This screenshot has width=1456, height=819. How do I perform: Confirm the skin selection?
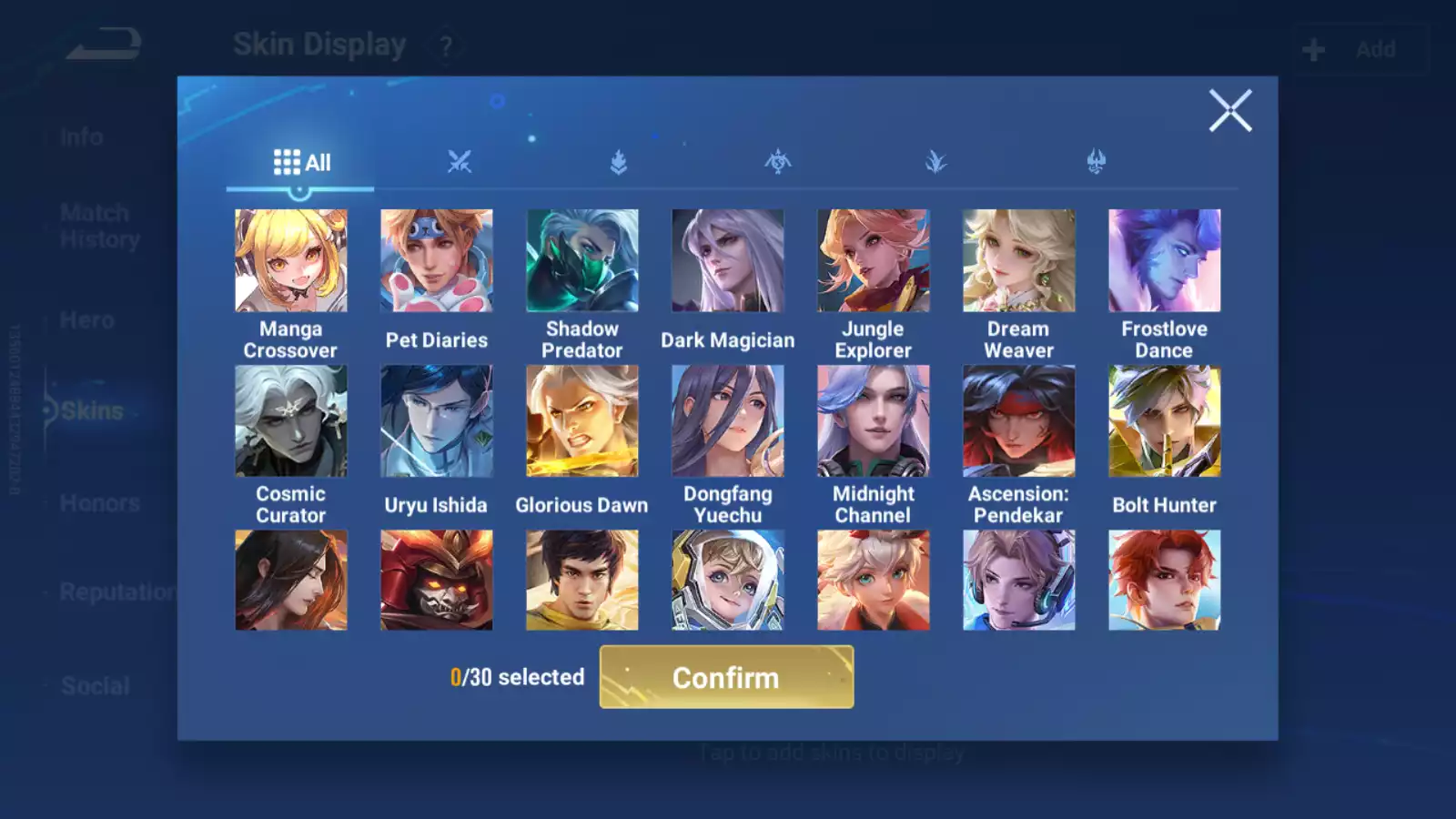click(x=726, y=677)
